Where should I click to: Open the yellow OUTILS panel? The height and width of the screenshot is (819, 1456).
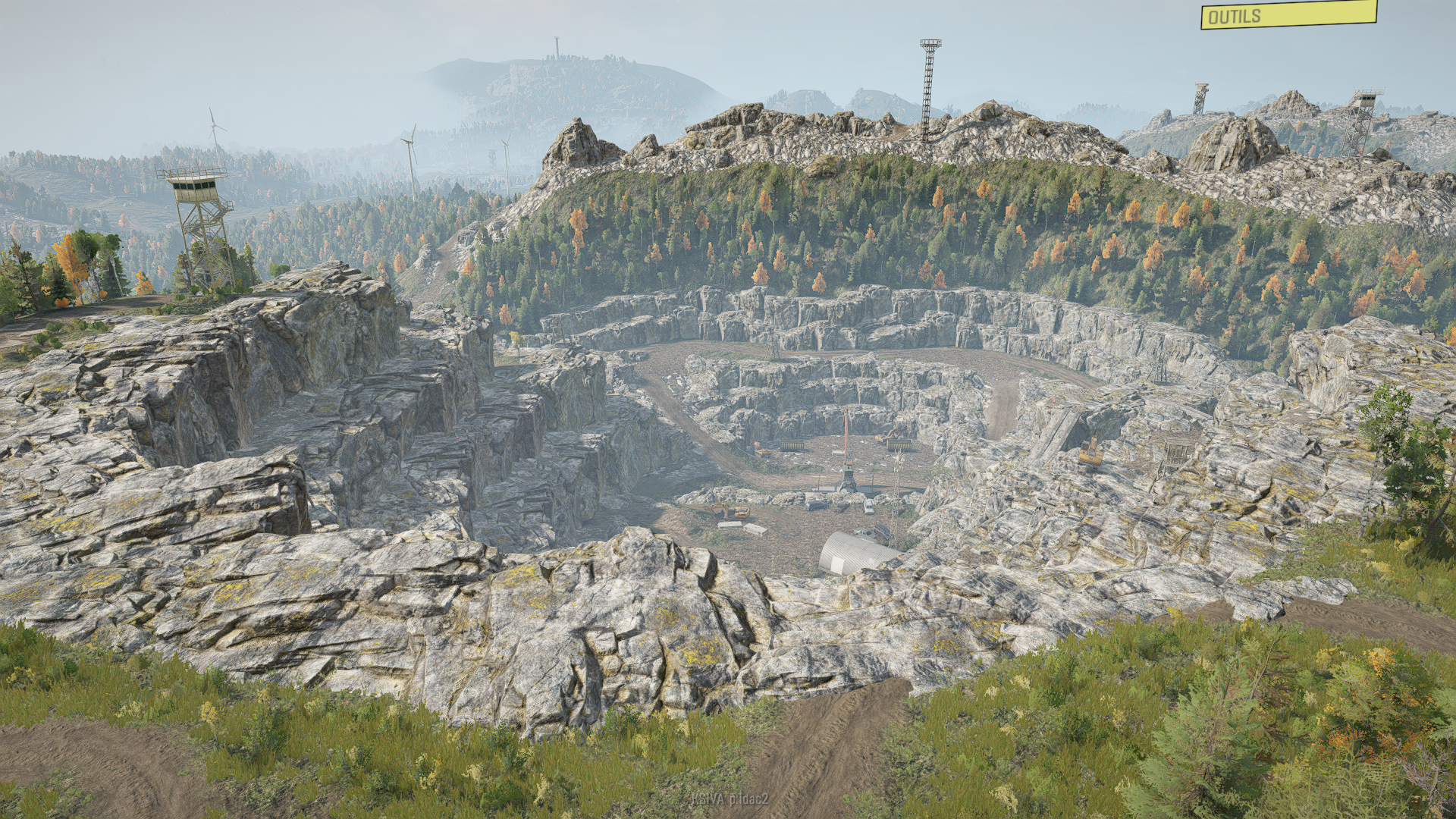pos(1288,15)
